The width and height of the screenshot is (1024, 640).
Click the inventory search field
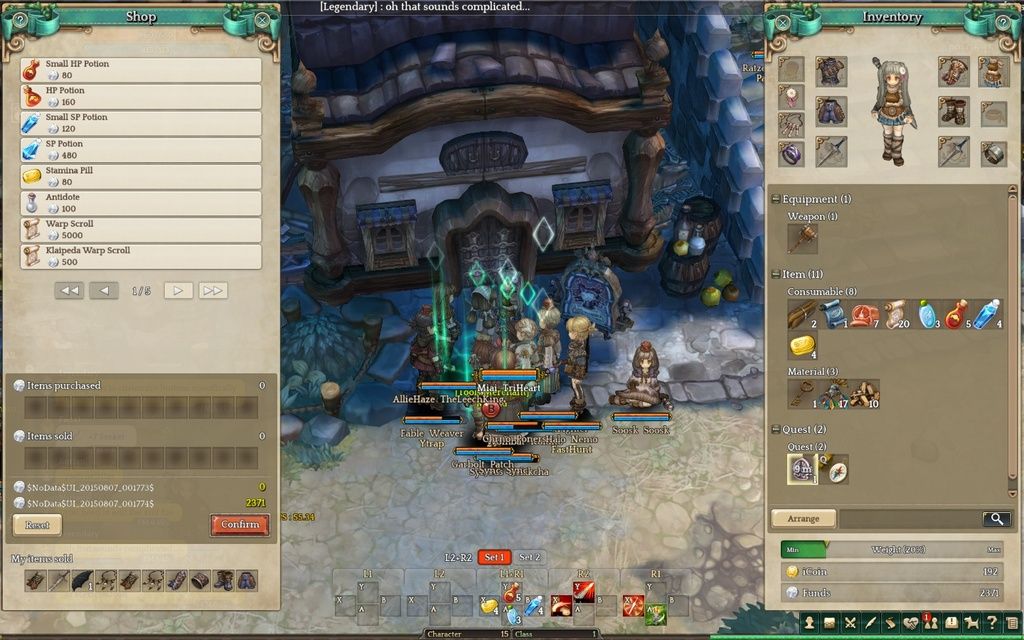910,519
